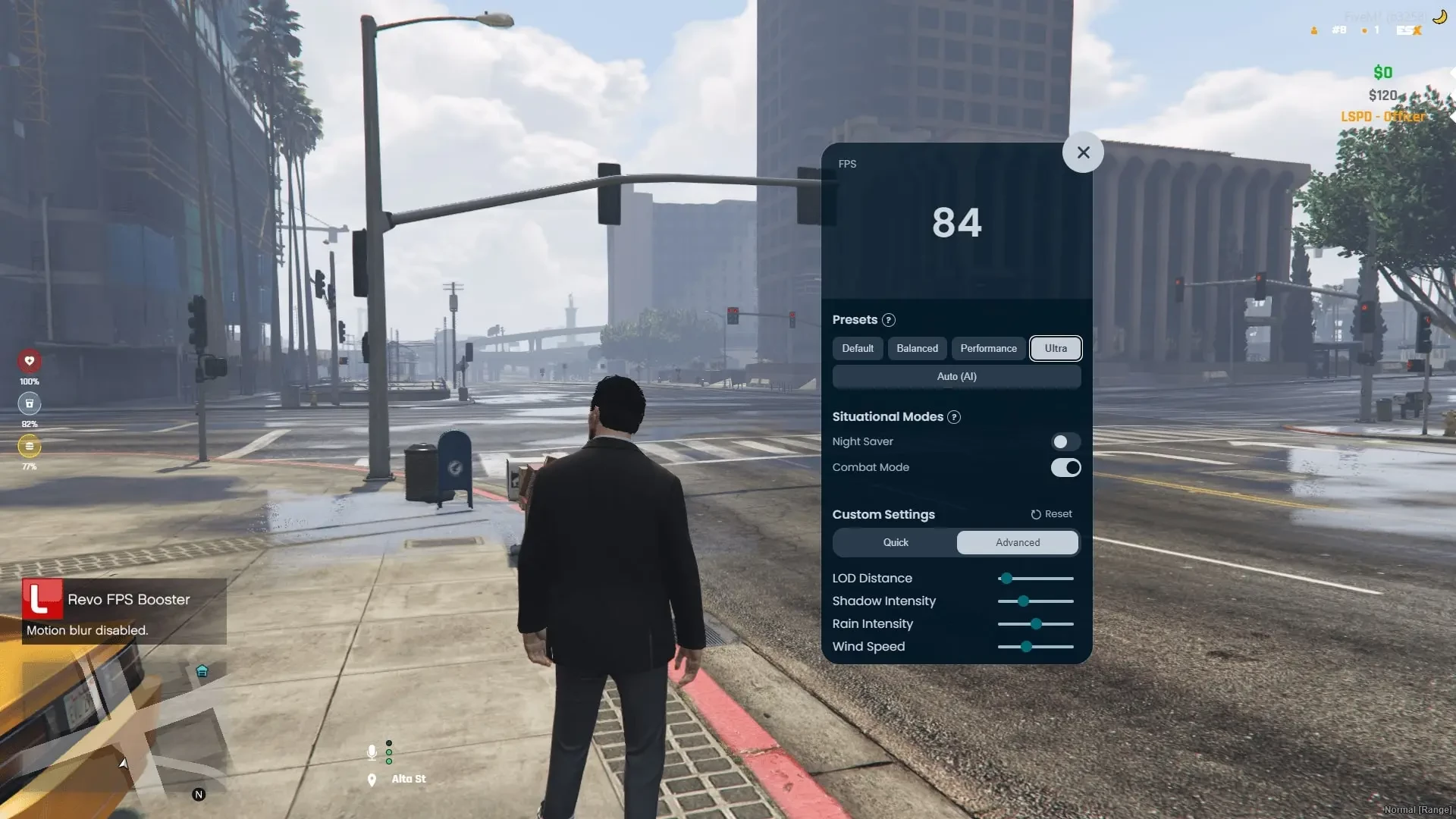
Task: Activate the Auto (AI) preset
Action: [956, 376]
